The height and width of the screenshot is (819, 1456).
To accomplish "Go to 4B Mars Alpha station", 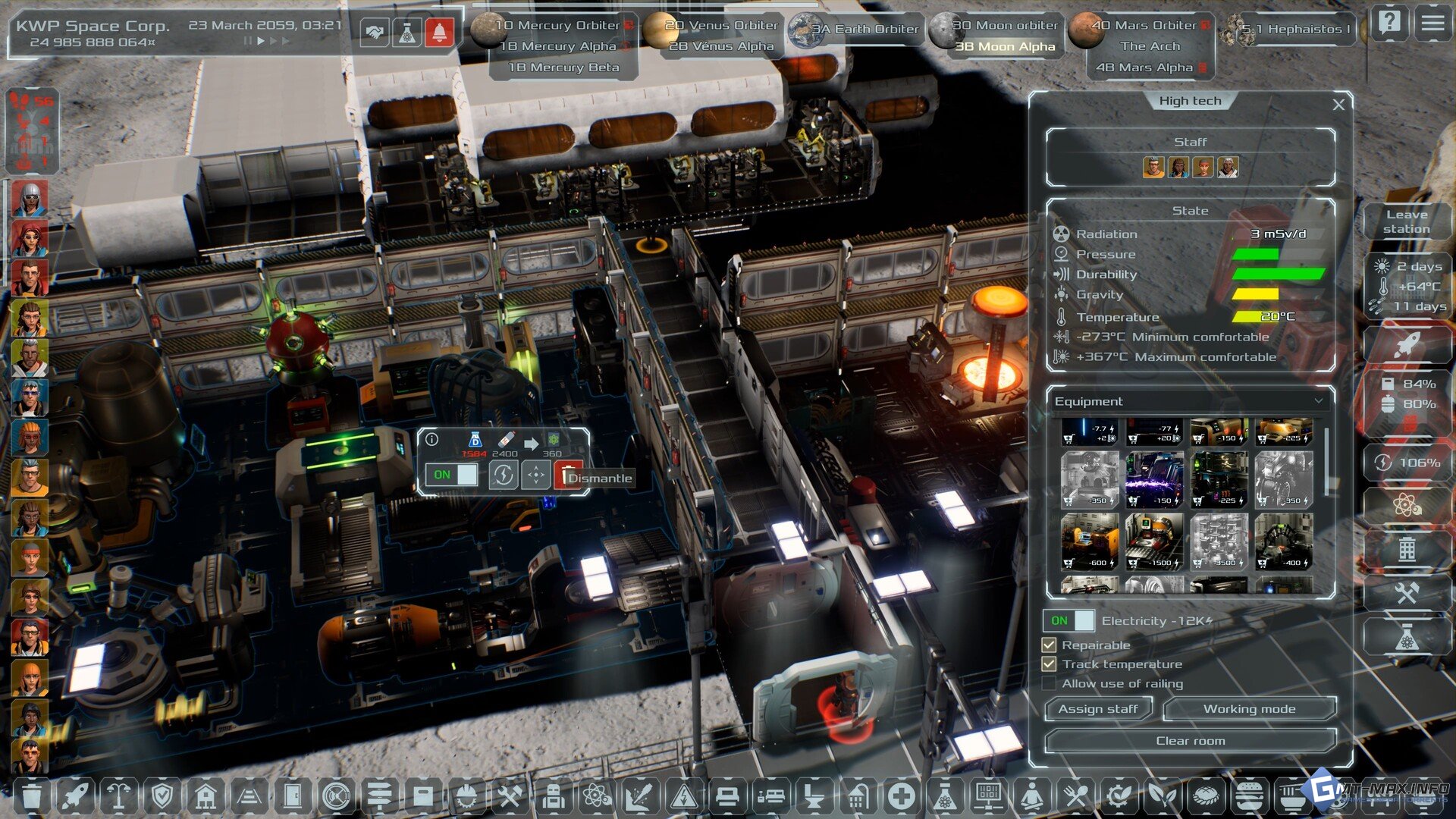I will click(x=1144, y=67).
